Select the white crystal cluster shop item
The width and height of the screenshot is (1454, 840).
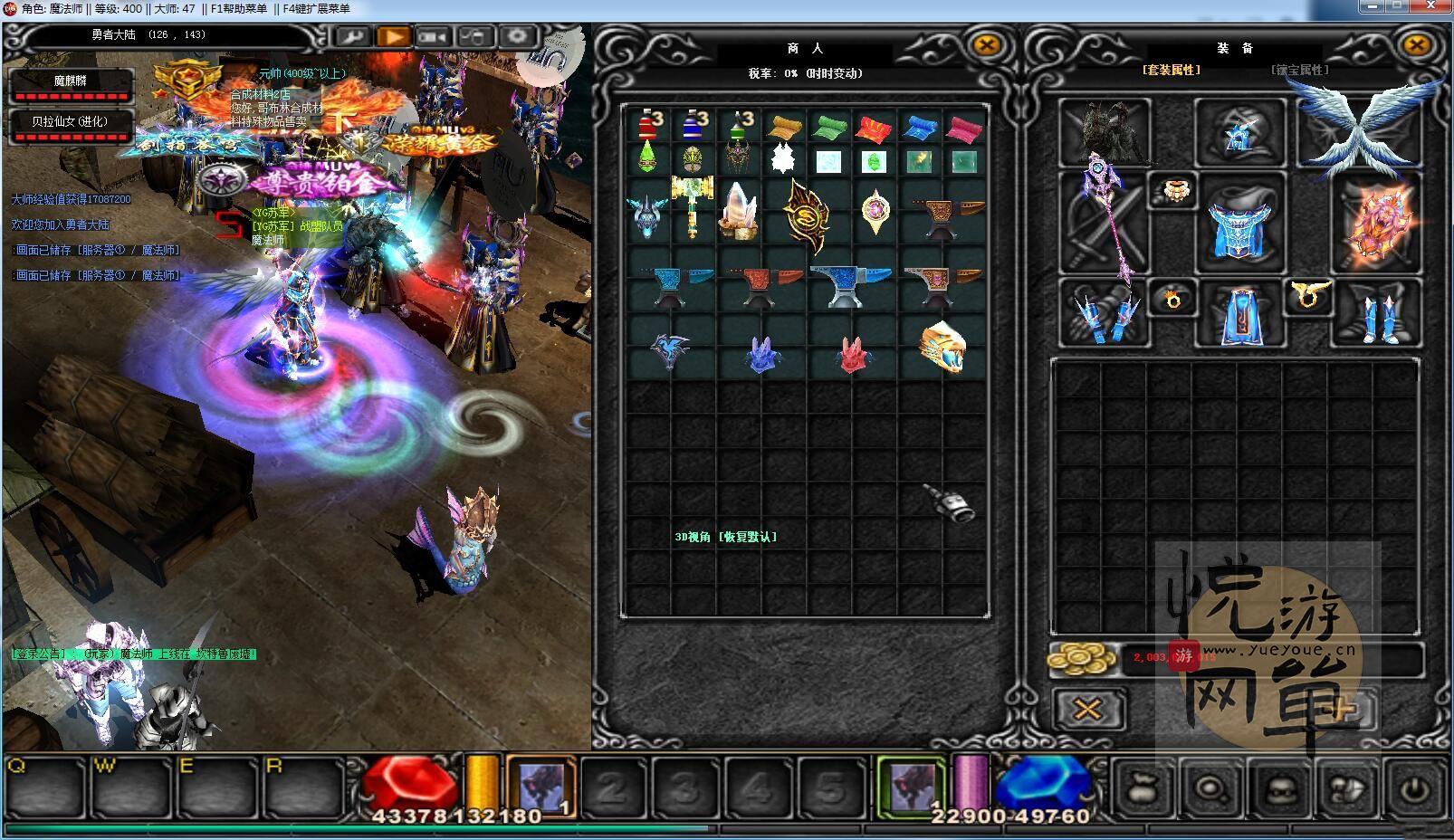(x=739, y=210)
